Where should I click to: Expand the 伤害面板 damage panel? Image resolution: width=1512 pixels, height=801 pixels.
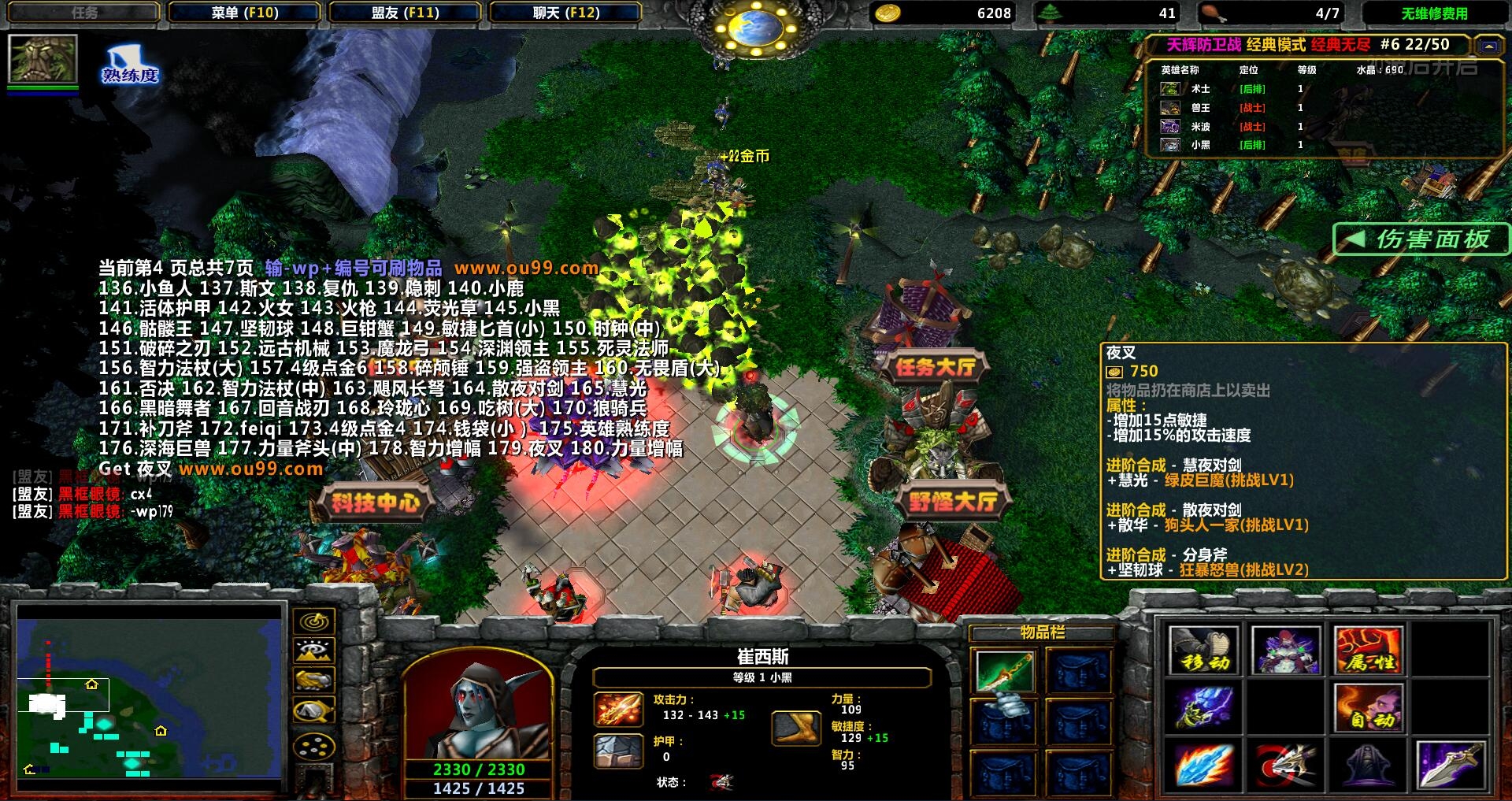pyautogui.click(x=1421, y=239)
